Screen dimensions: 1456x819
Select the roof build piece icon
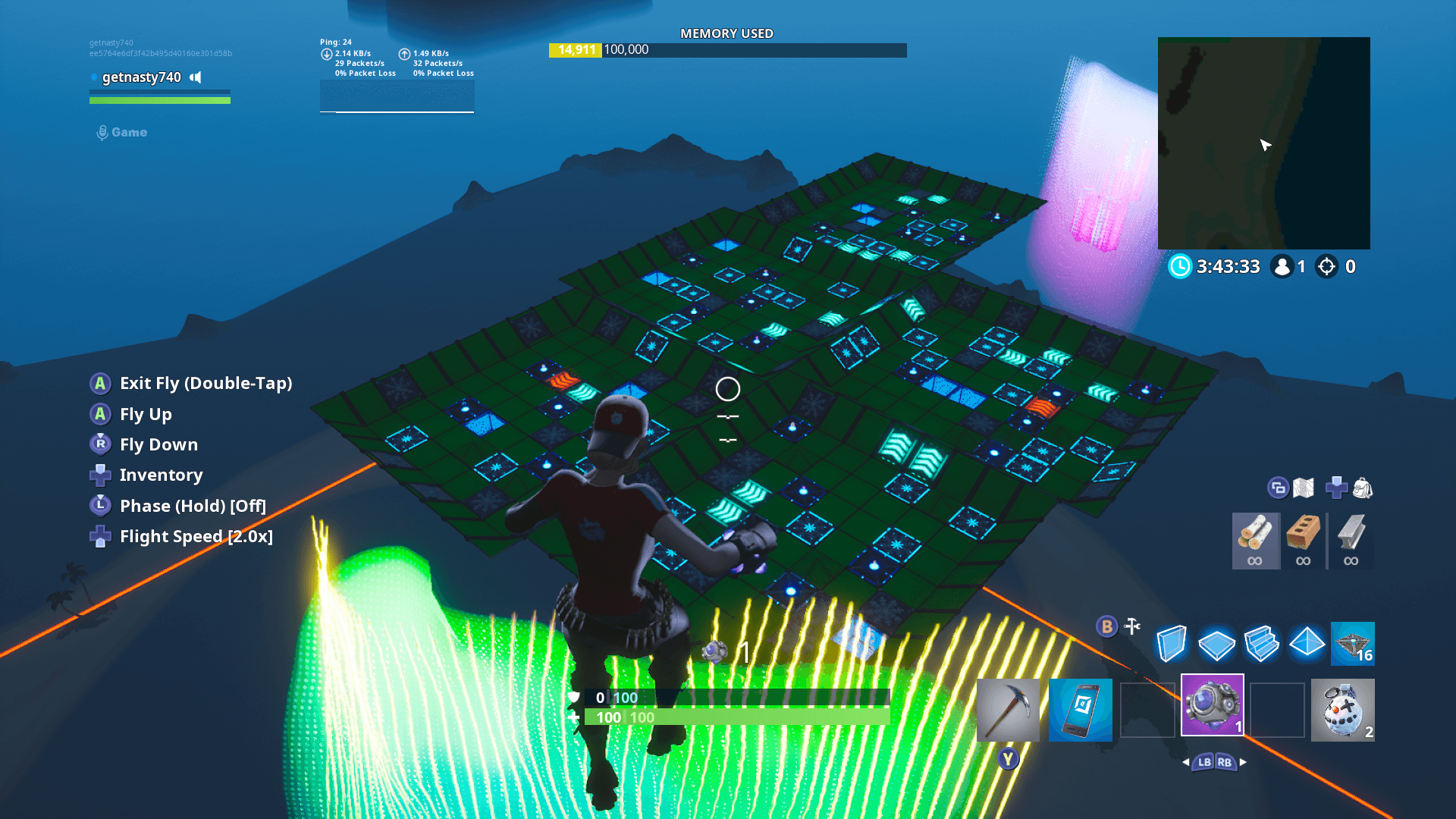pyautogui.click(x=1307, y=644)
